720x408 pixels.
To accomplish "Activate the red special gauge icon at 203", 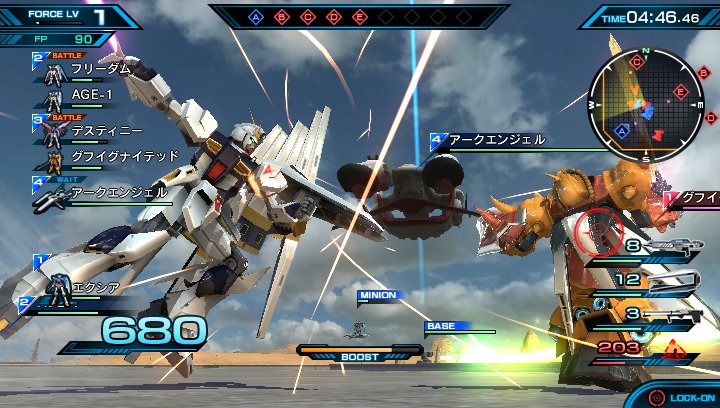I will tap(675, 348).
